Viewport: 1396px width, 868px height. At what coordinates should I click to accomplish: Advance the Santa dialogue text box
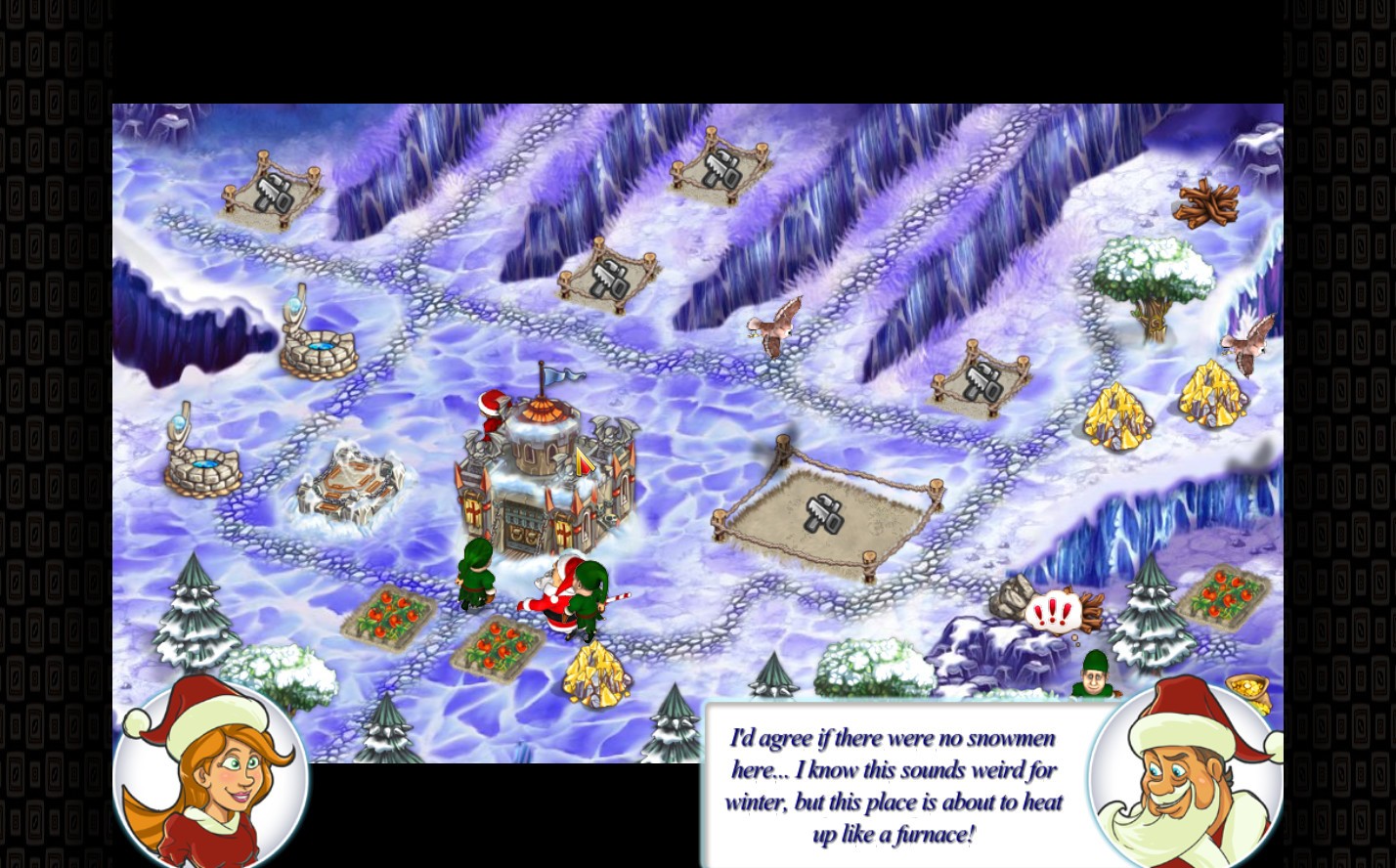(x=894, y=785)
